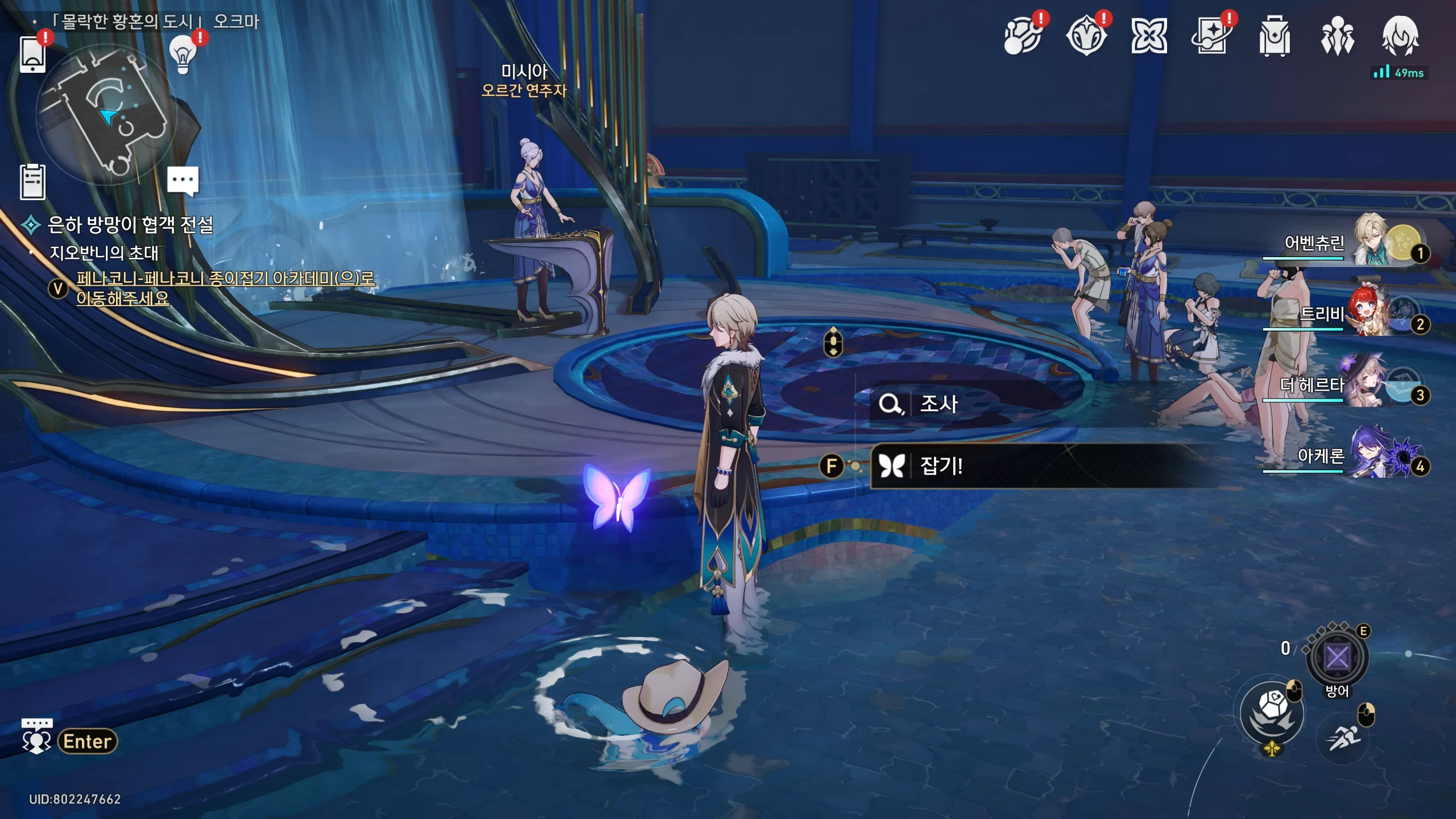Viewport: 1456px width, 819px height.
Task: Open the team lineup icon
Action: pos(1337,37)
